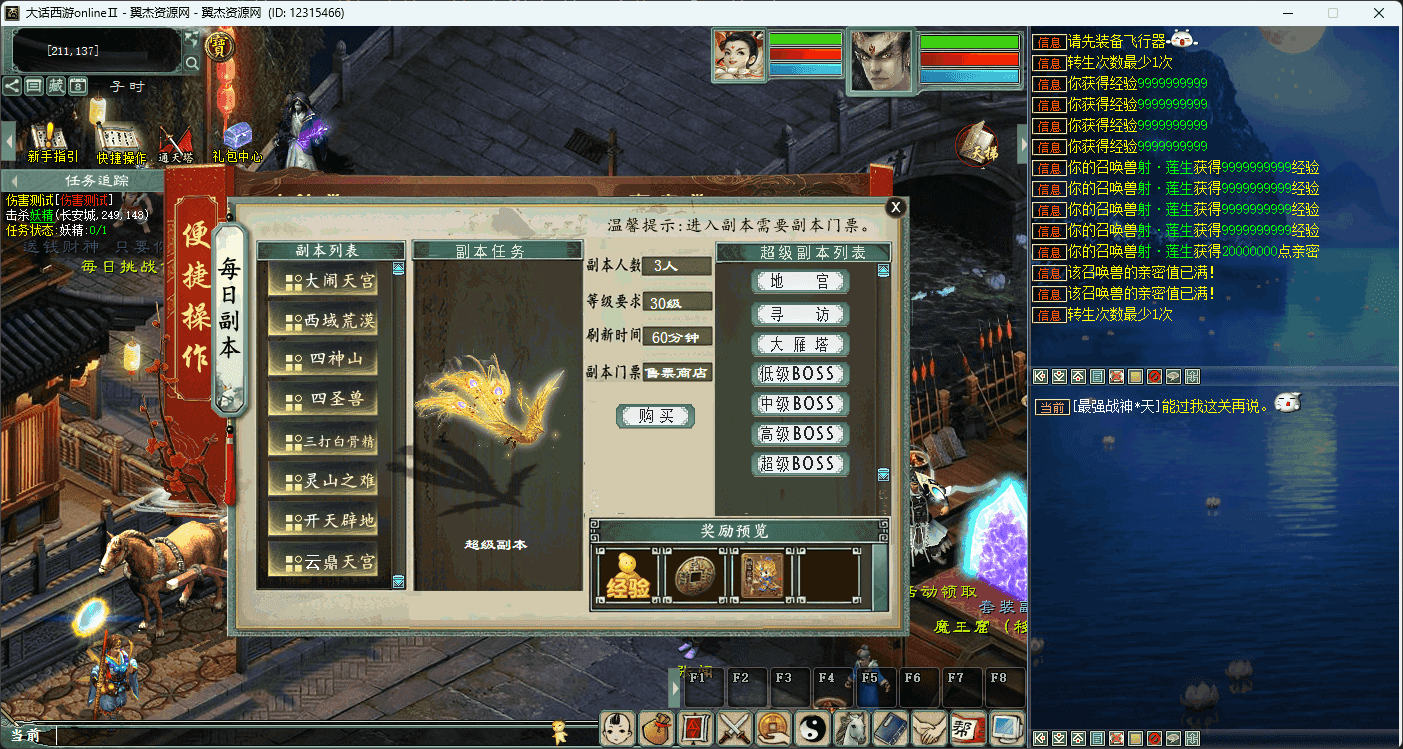This screenshot has width=1403, height=749.
Task: Choose 开天辟地 in the dungeon list
Action: click(323, 520)
